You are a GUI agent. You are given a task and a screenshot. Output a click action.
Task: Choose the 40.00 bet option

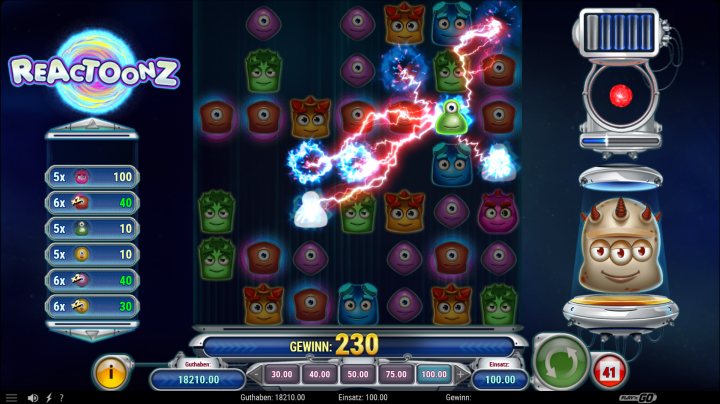pyautogui.click(x=320, y=374)
